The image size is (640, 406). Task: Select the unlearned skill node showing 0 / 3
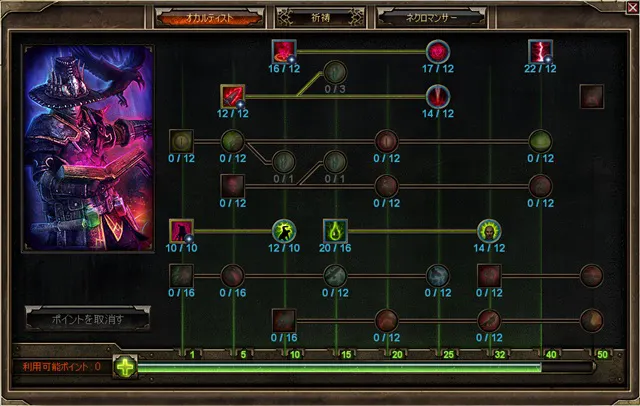pyautogui.click(x=335, y=73)
